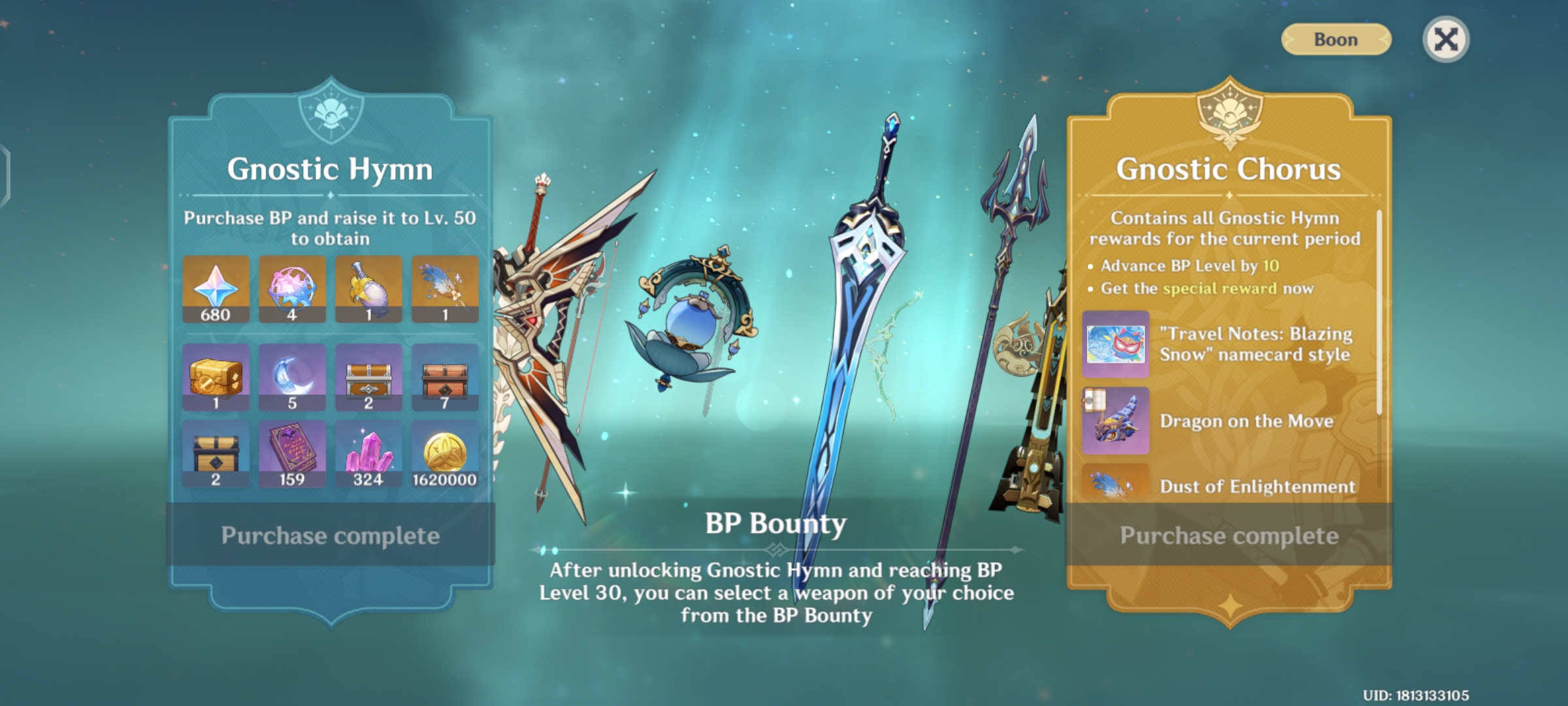
Task: Inspect the Fragile Resin reward icon
Action: (292, 289)
